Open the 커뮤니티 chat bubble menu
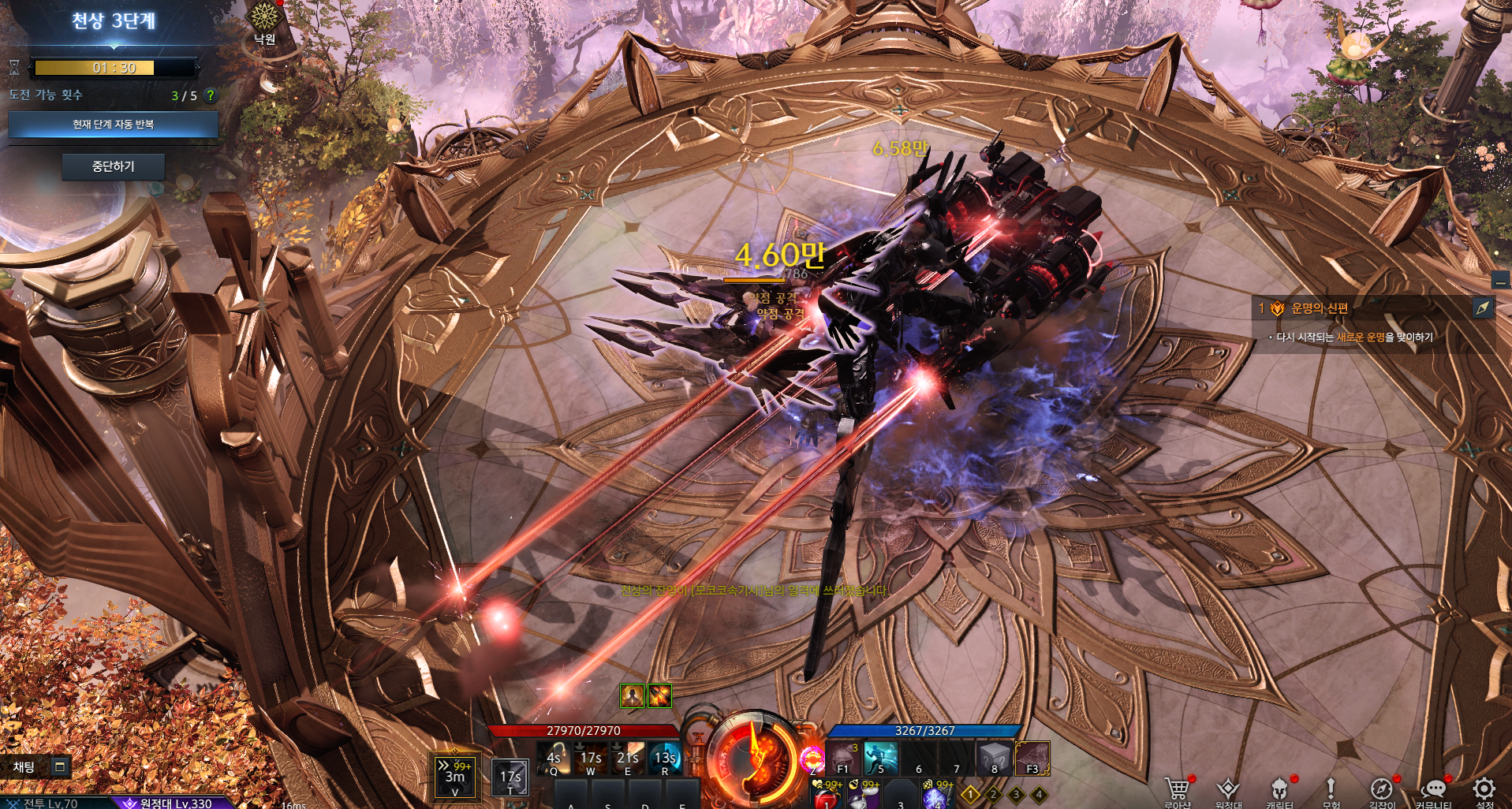Screen dimensions: 1512x809 pyautogui.click(x=1433, y=790)
